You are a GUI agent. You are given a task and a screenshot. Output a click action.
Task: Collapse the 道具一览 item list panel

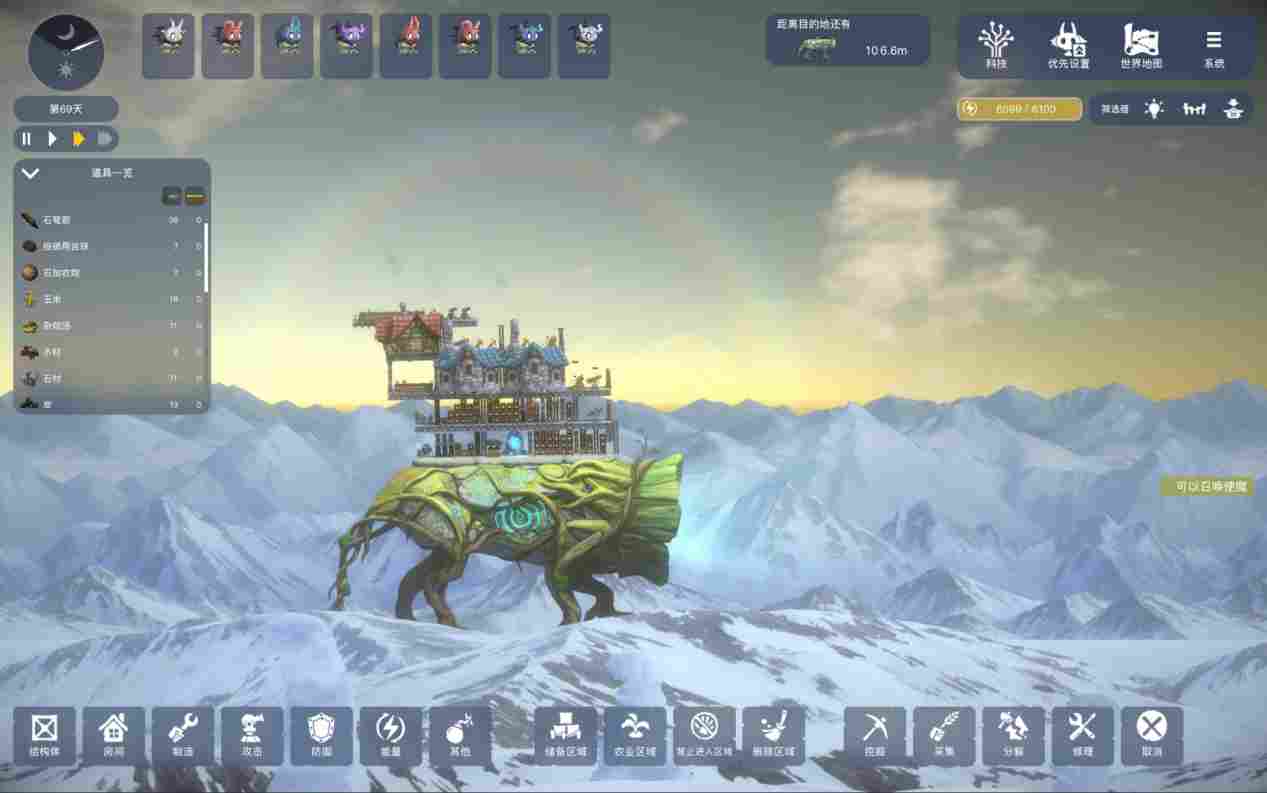31,173
